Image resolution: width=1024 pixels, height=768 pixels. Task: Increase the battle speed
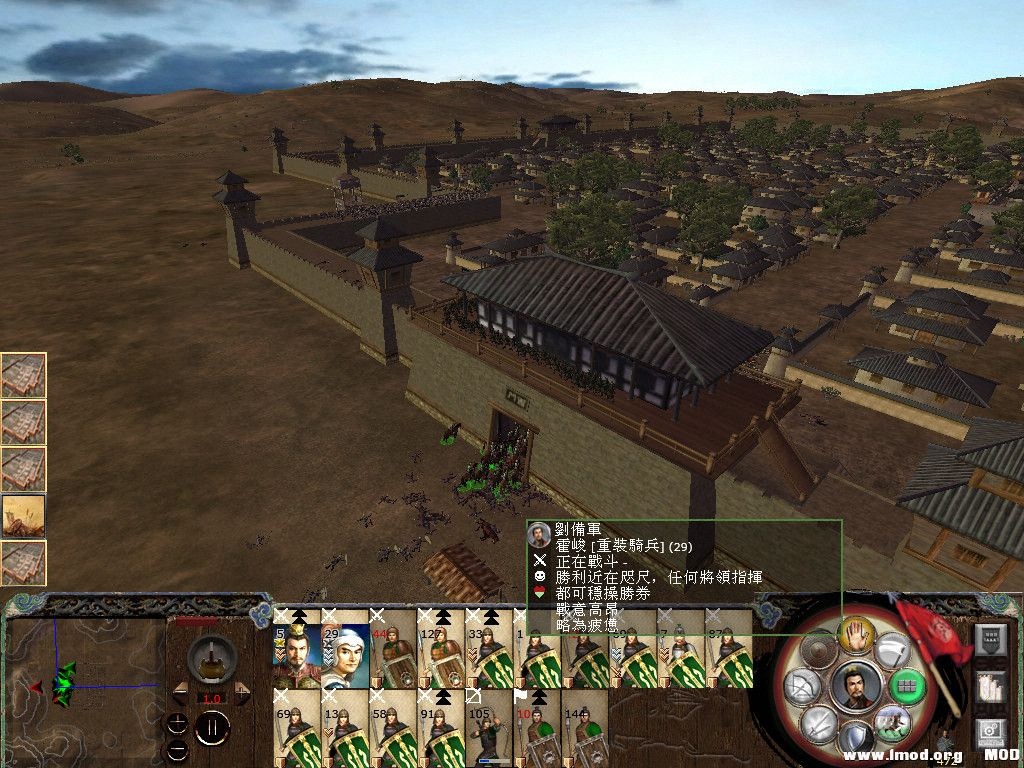[x=243, y=692]
